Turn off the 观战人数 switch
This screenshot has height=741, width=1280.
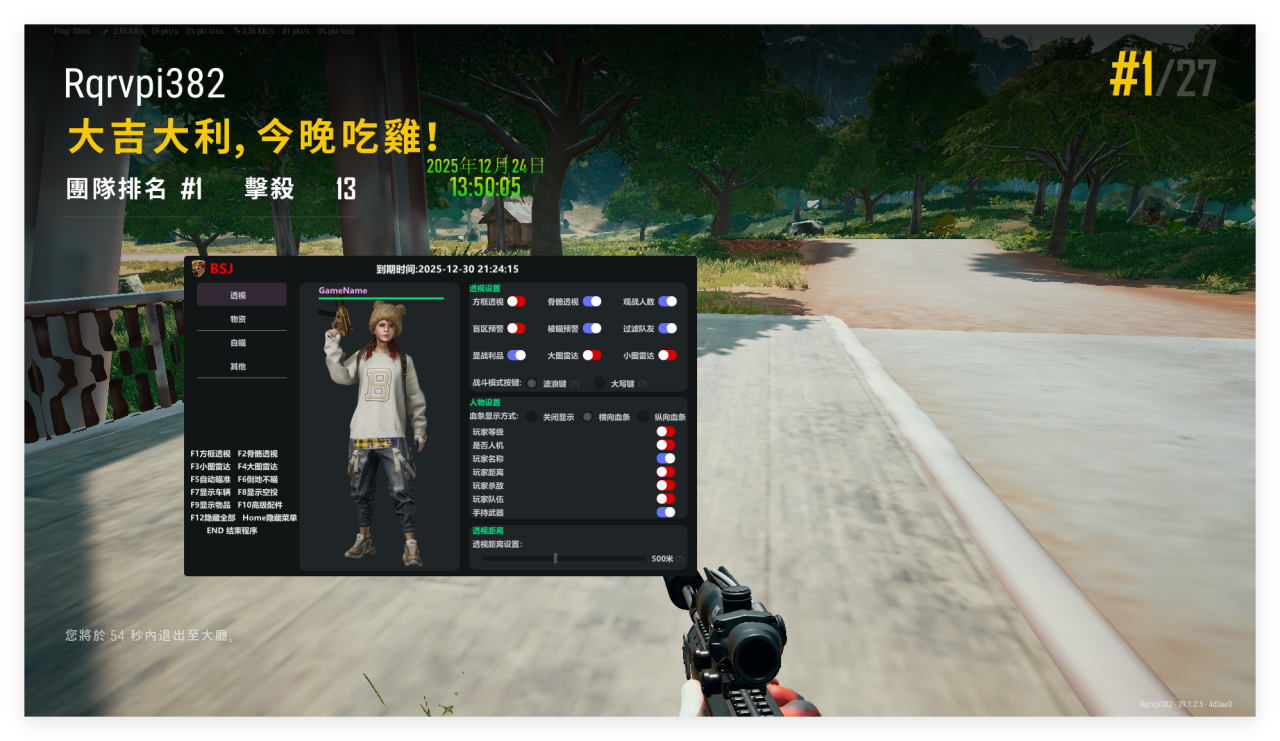(667, 302)
